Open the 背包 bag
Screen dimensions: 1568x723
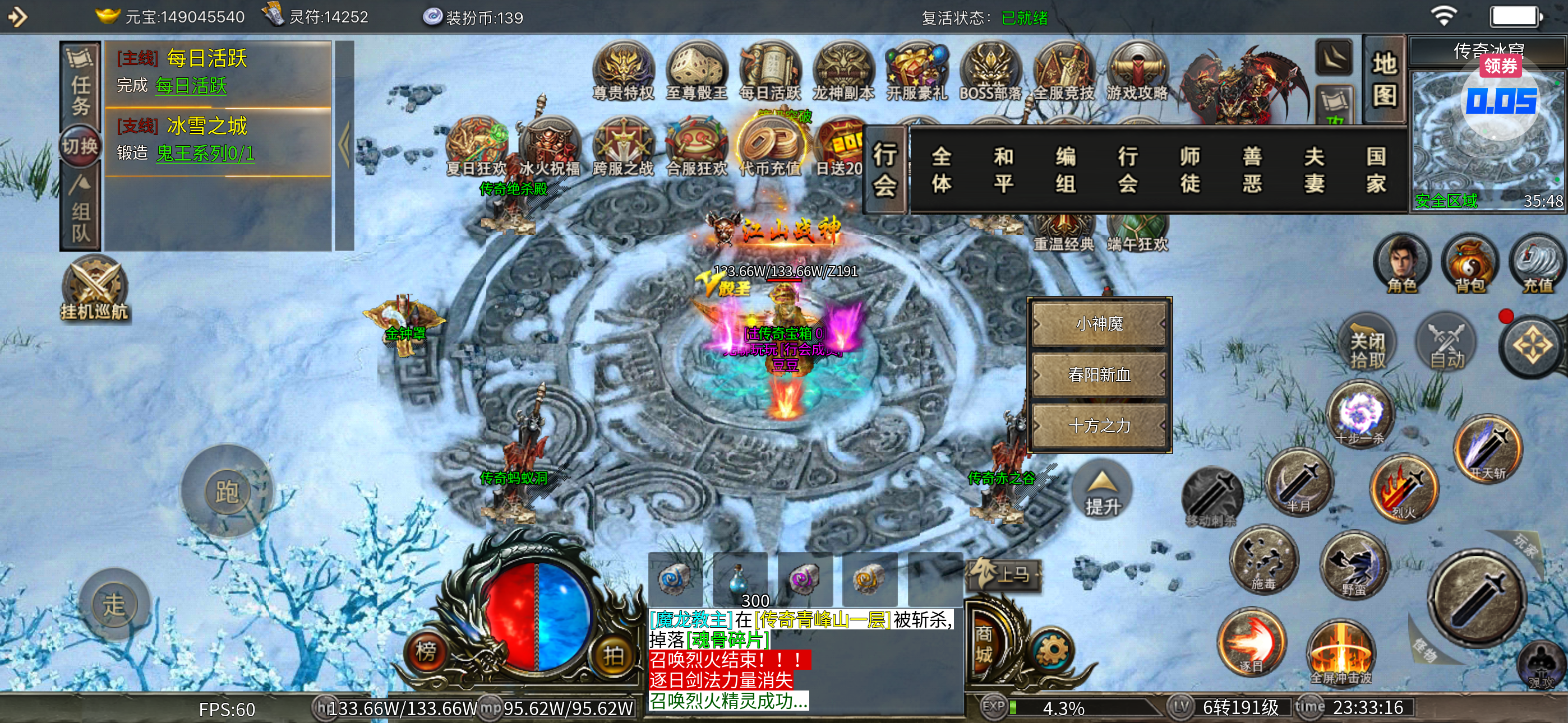1469,263
